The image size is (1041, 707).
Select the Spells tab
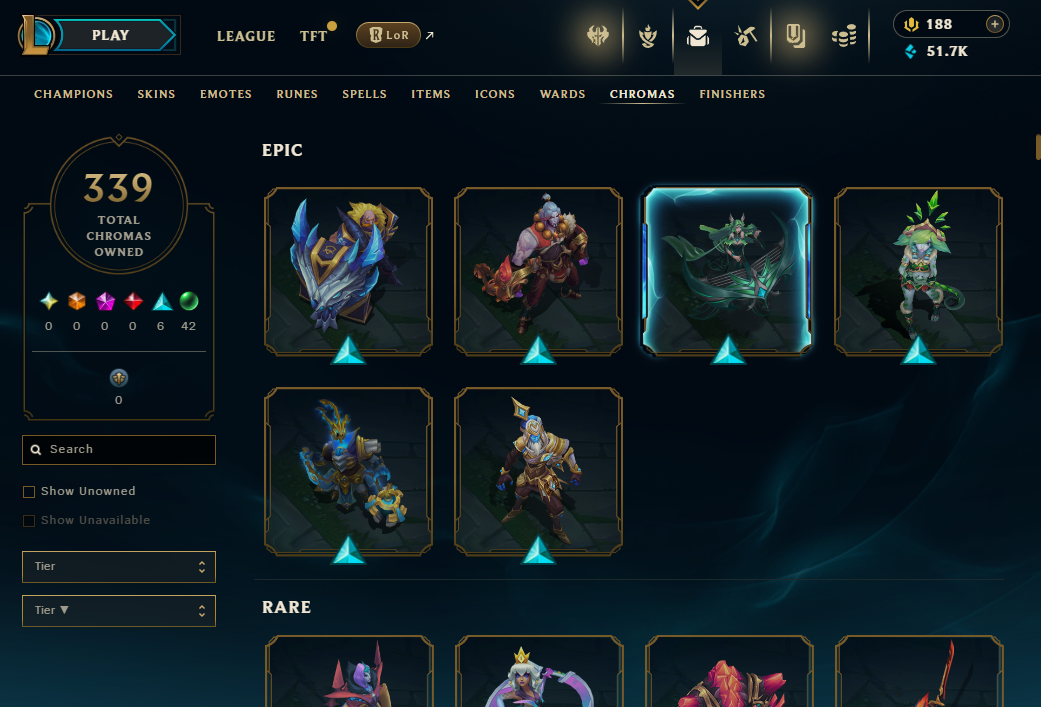click(364, 94)
